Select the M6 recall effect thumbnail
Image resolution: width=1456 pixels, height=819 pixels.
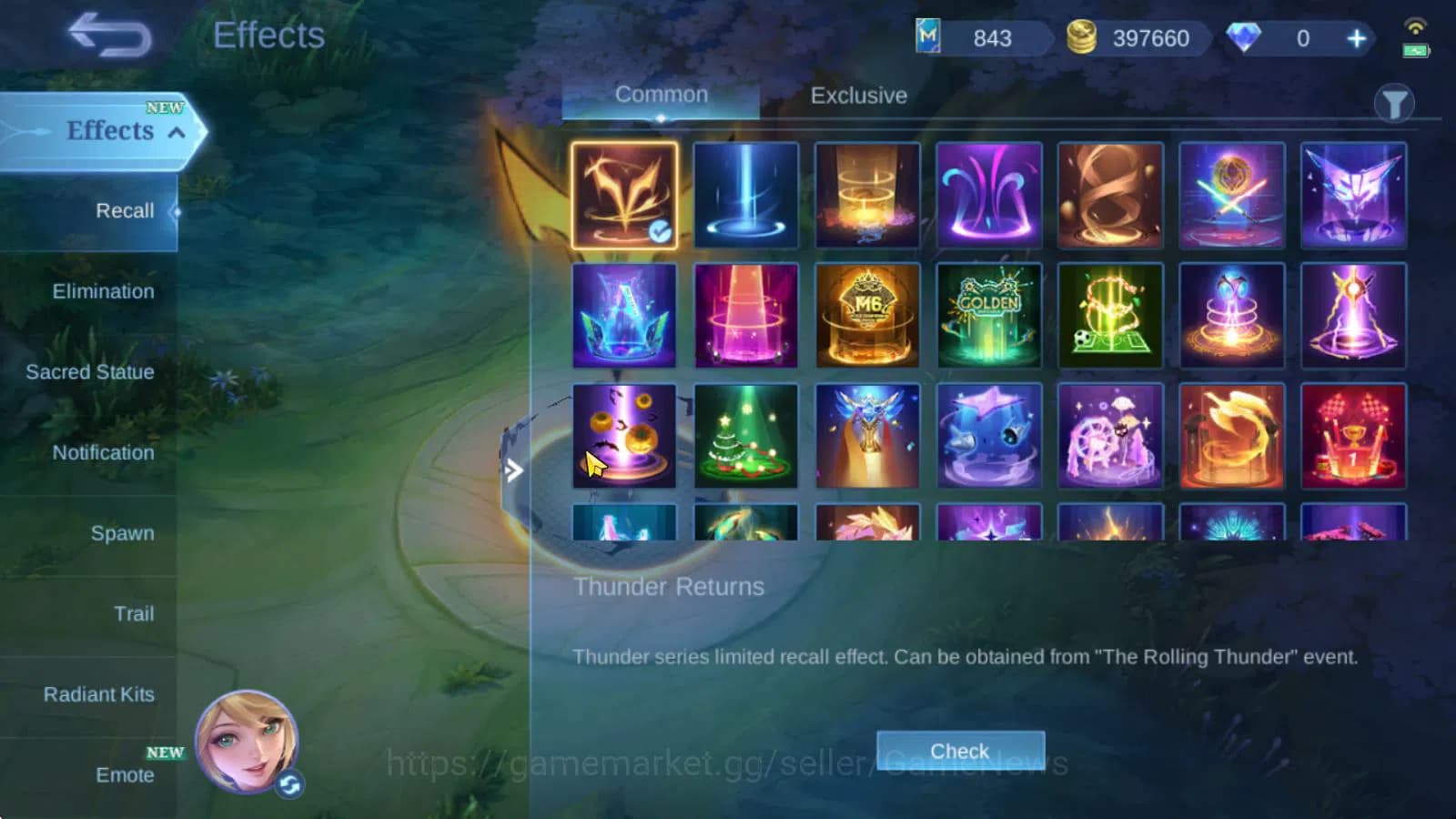[x=867, y=315]
